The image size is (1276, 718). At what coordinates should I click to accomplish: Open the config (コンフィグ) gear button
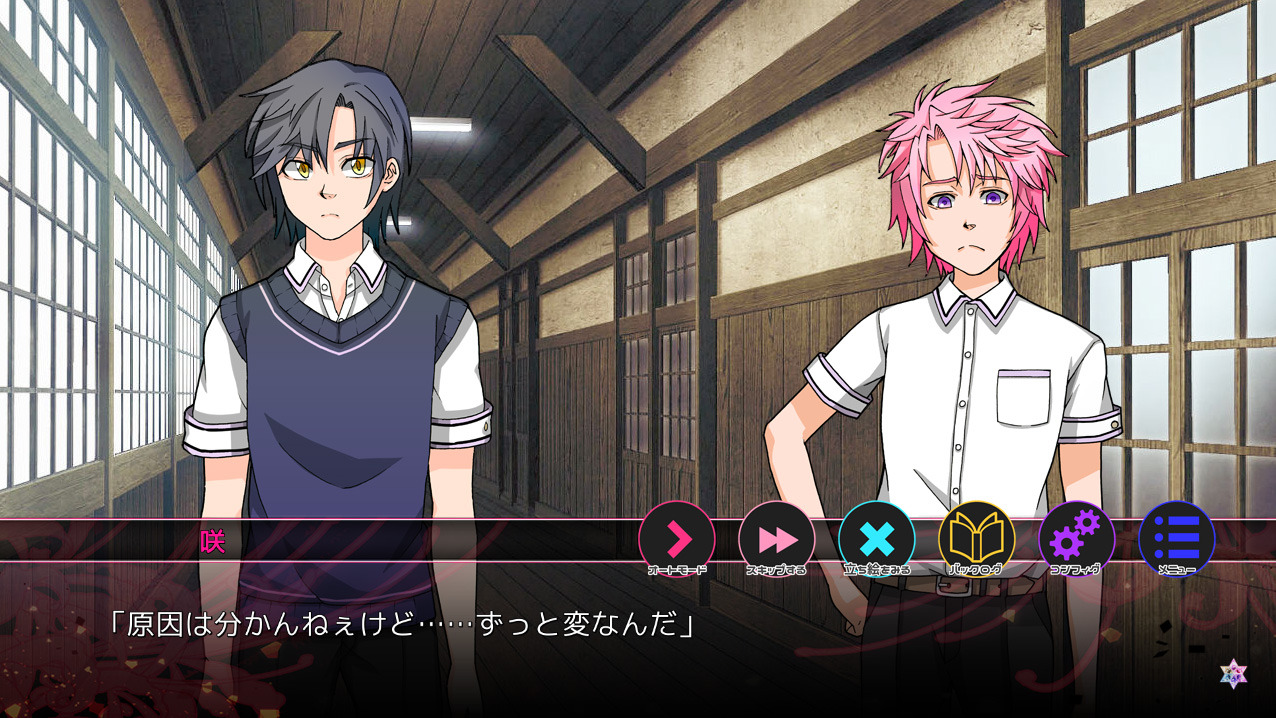[1077, 539]
